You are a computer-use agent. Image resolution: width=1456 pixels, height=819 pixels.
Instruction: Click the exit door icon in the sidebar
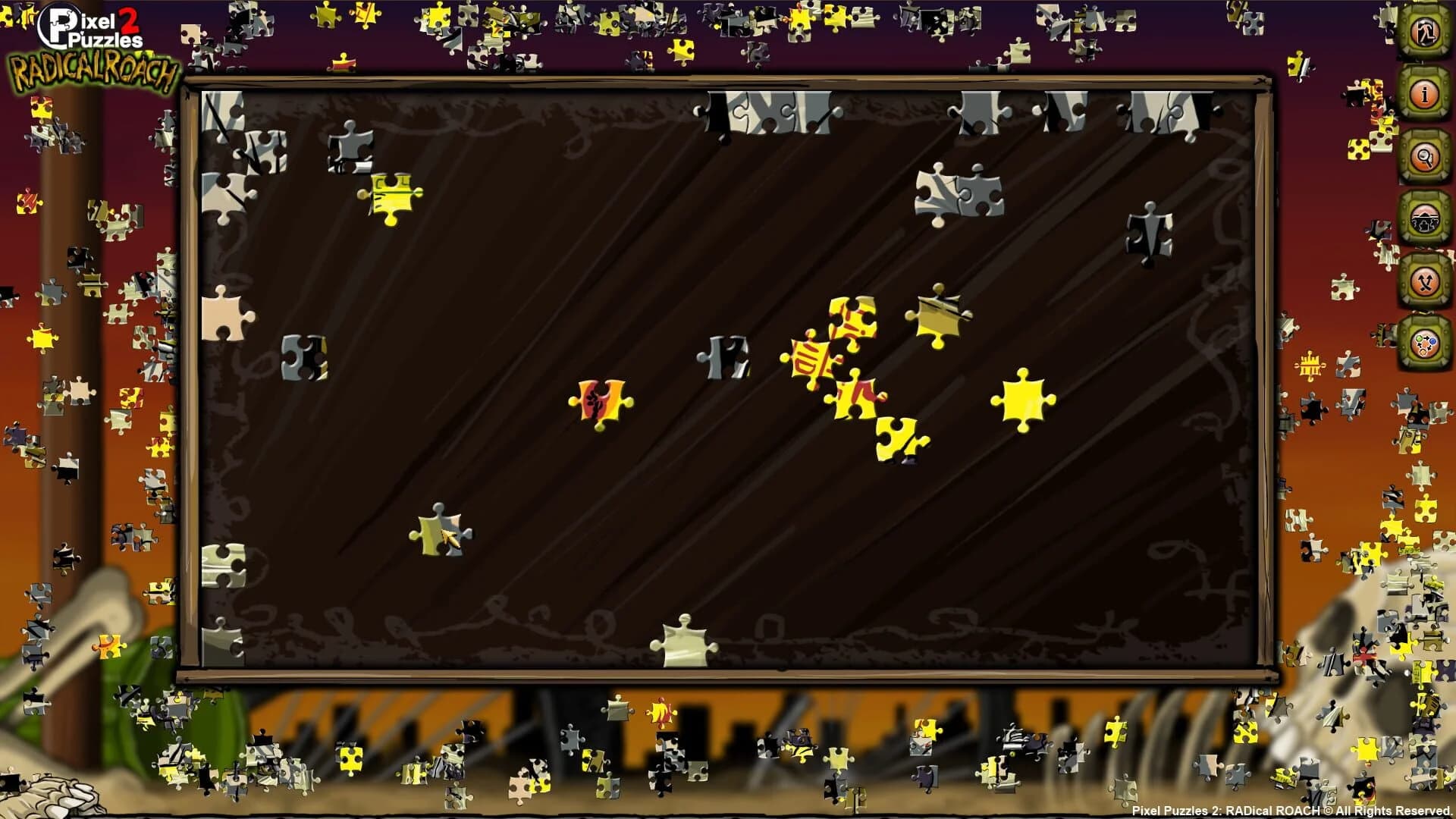click(1424, 32)
